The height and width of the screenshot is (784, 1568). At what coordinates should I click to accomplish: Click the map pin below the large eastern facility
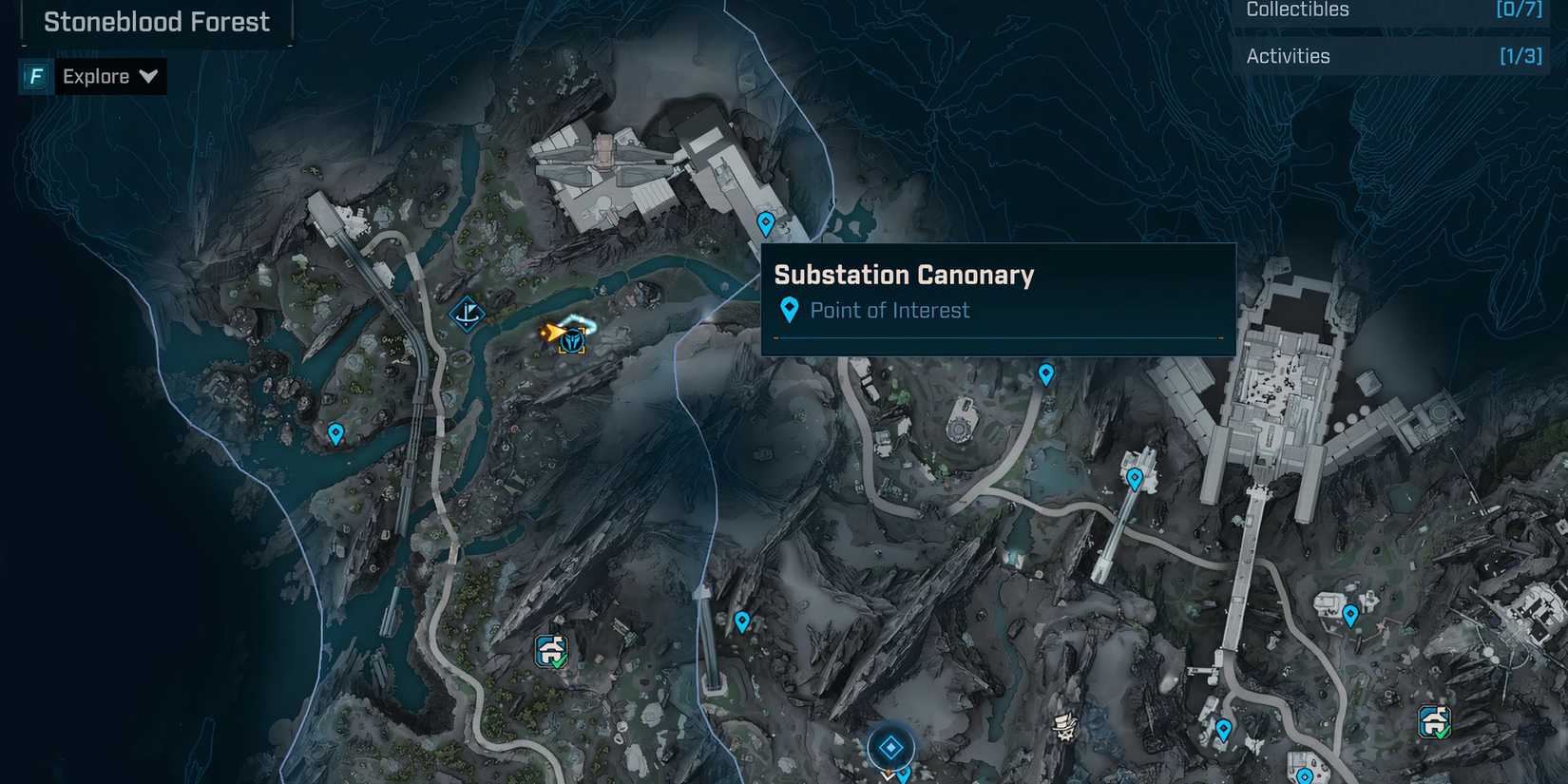tap(1353, 616)
